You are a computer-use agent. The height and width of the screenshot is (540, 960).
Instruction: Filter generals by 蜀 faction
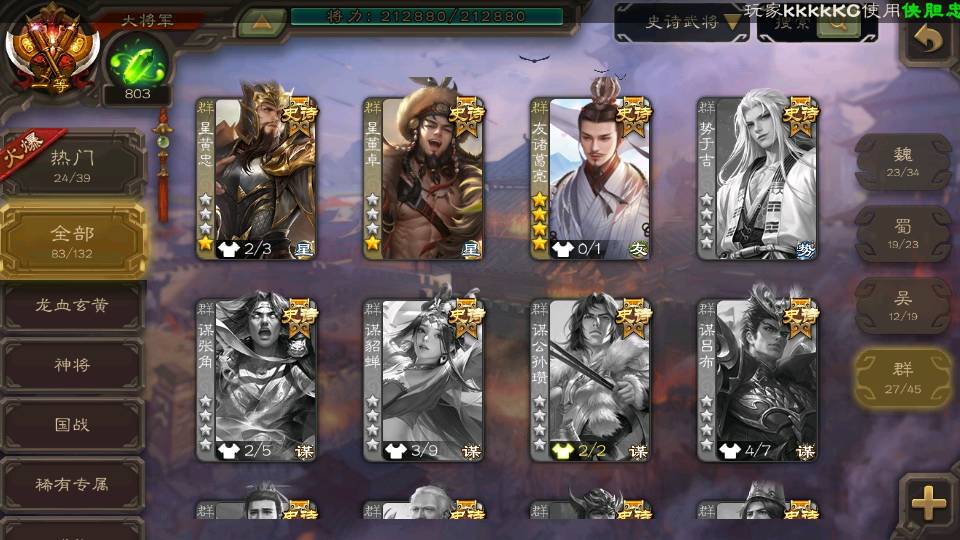pyautogui.click(x=903, y=233)
